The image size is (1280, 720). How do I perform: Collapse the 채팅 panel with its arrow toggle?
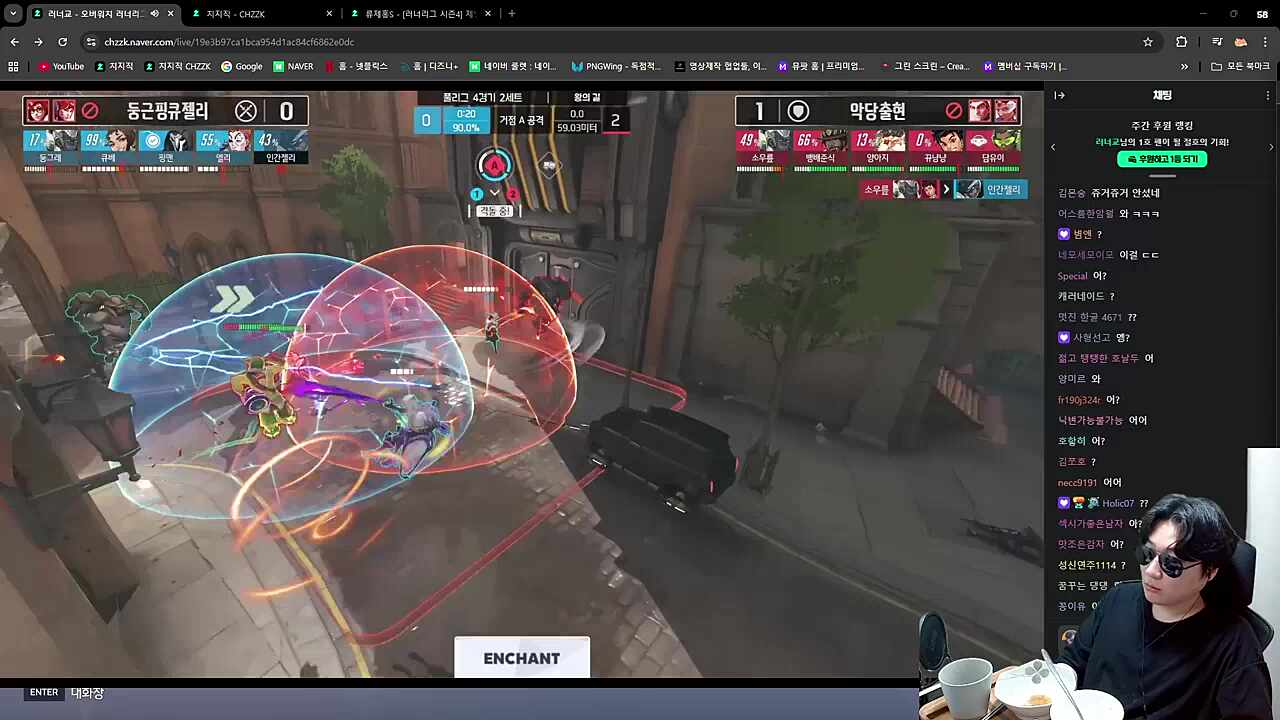[1059, 96]
